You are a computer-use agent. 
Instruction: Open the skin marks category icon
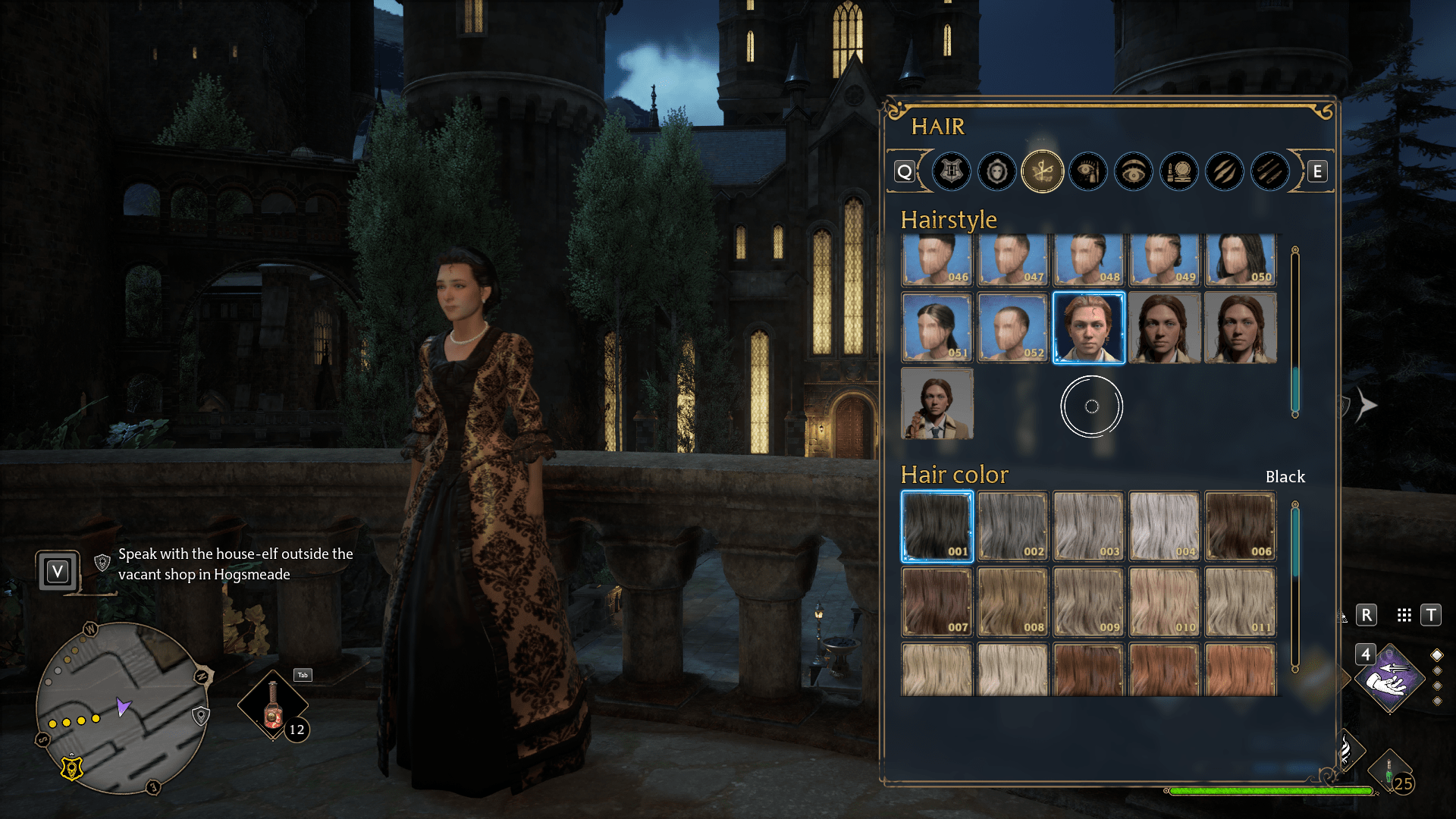1269,171
